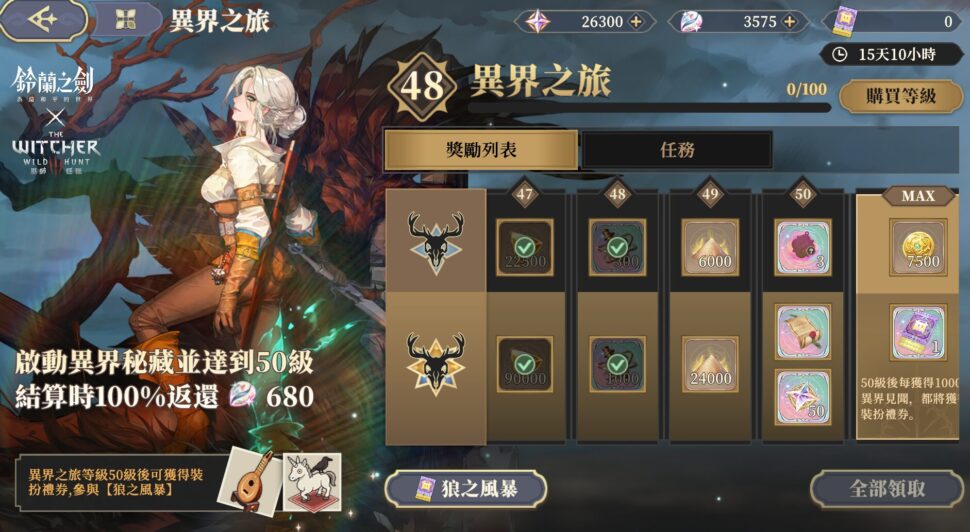This screenshot has width=970, height=532.
Task: Select the claimed level 47 free reward
Action: click(x=524, y=248)
